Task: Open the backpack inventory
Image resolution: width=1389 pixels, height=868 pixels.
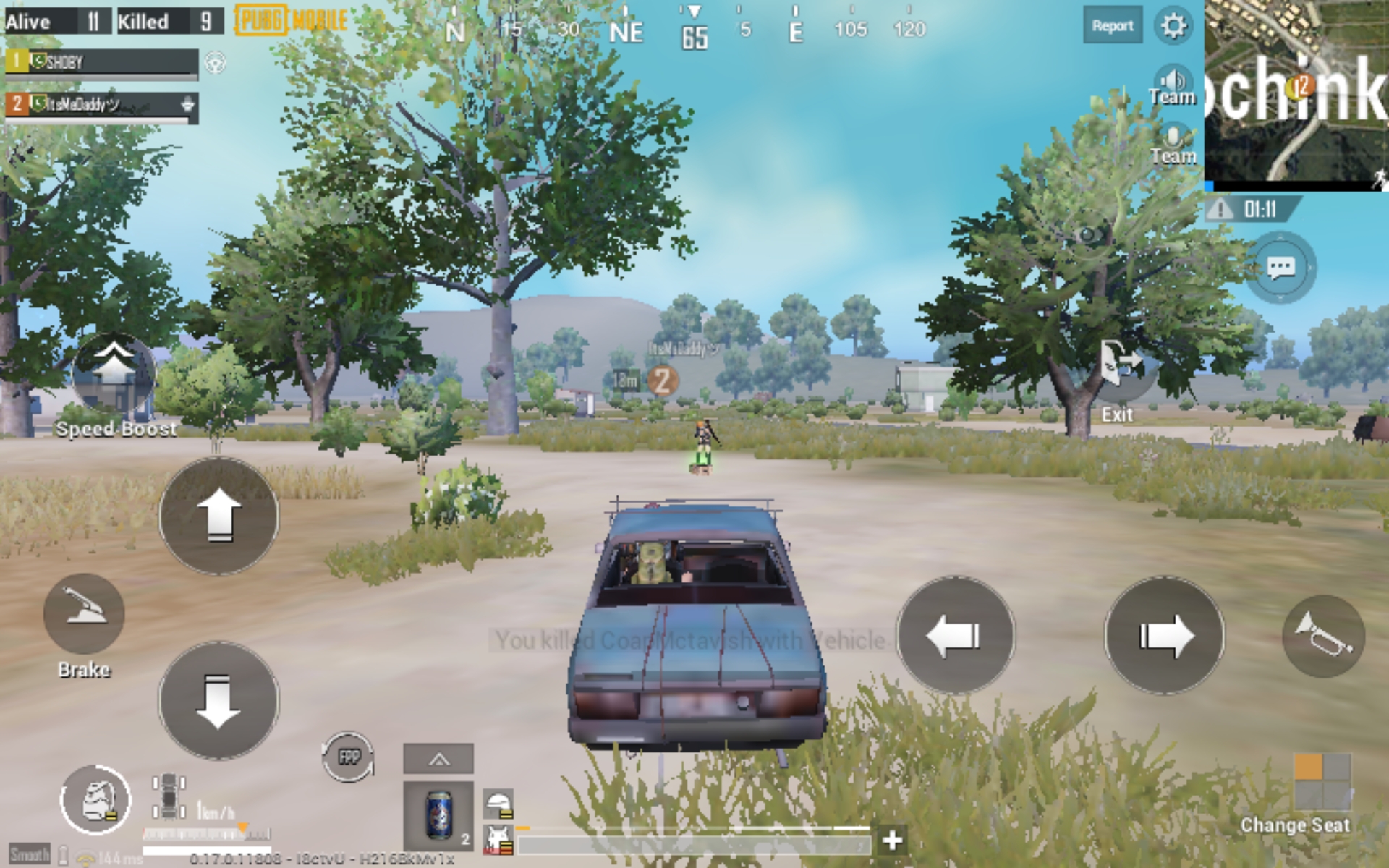Action: pos(95,801)
